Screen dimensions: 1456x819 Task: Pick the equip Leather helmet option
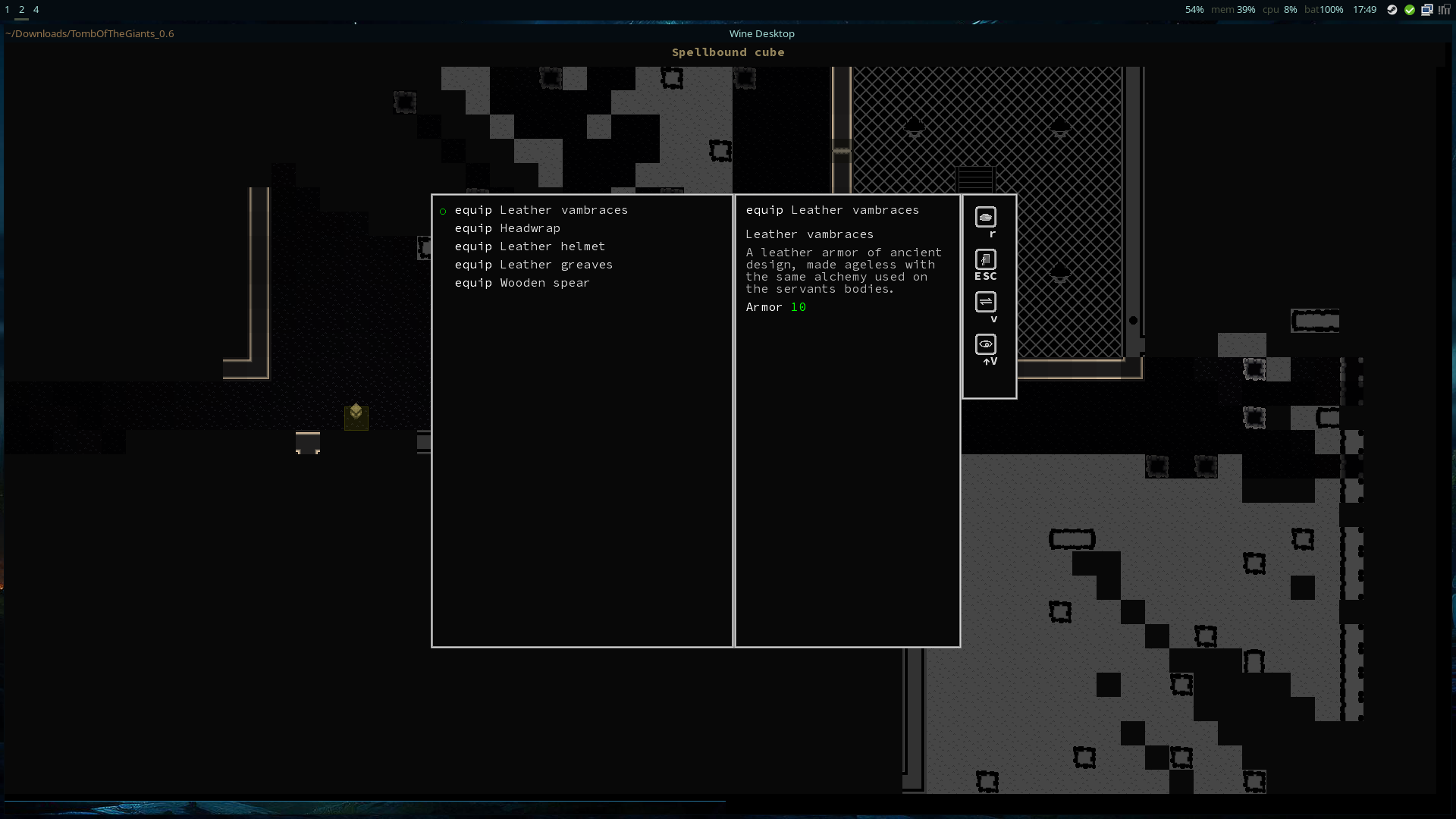click(529, 246)
